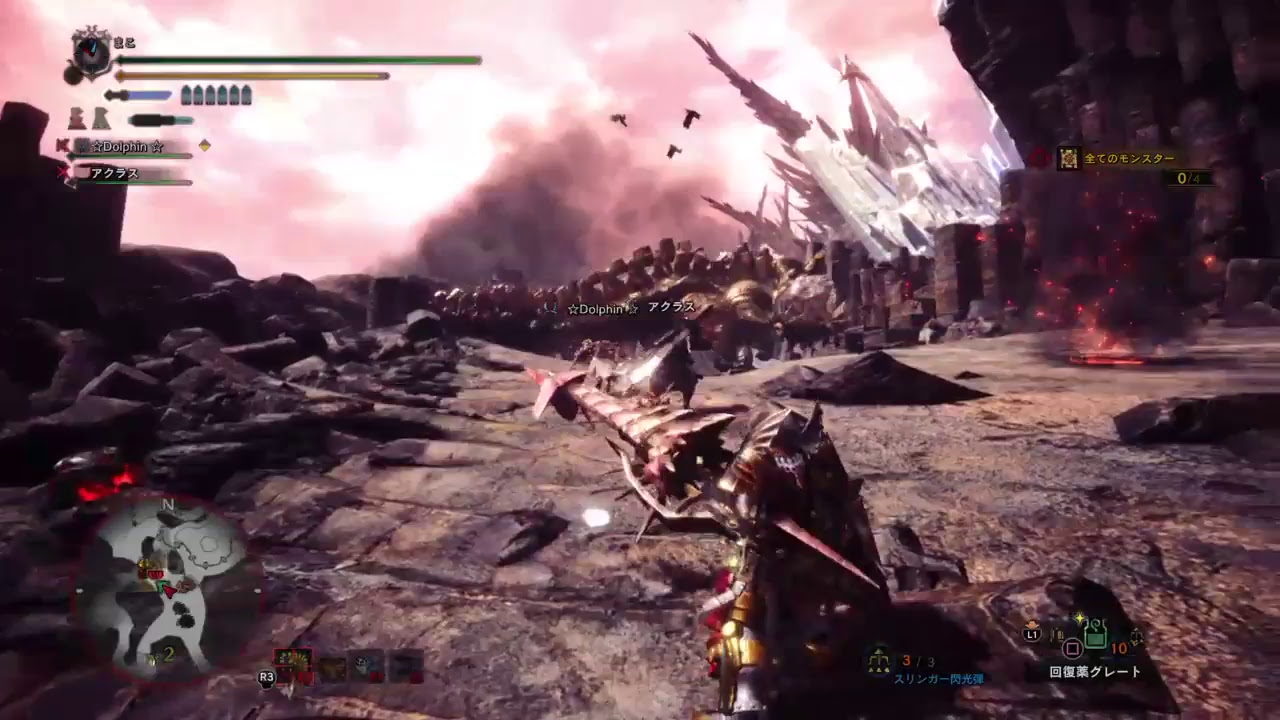Toggle the yellow diamond marker beside Dolphin's name

click(203, 146)
